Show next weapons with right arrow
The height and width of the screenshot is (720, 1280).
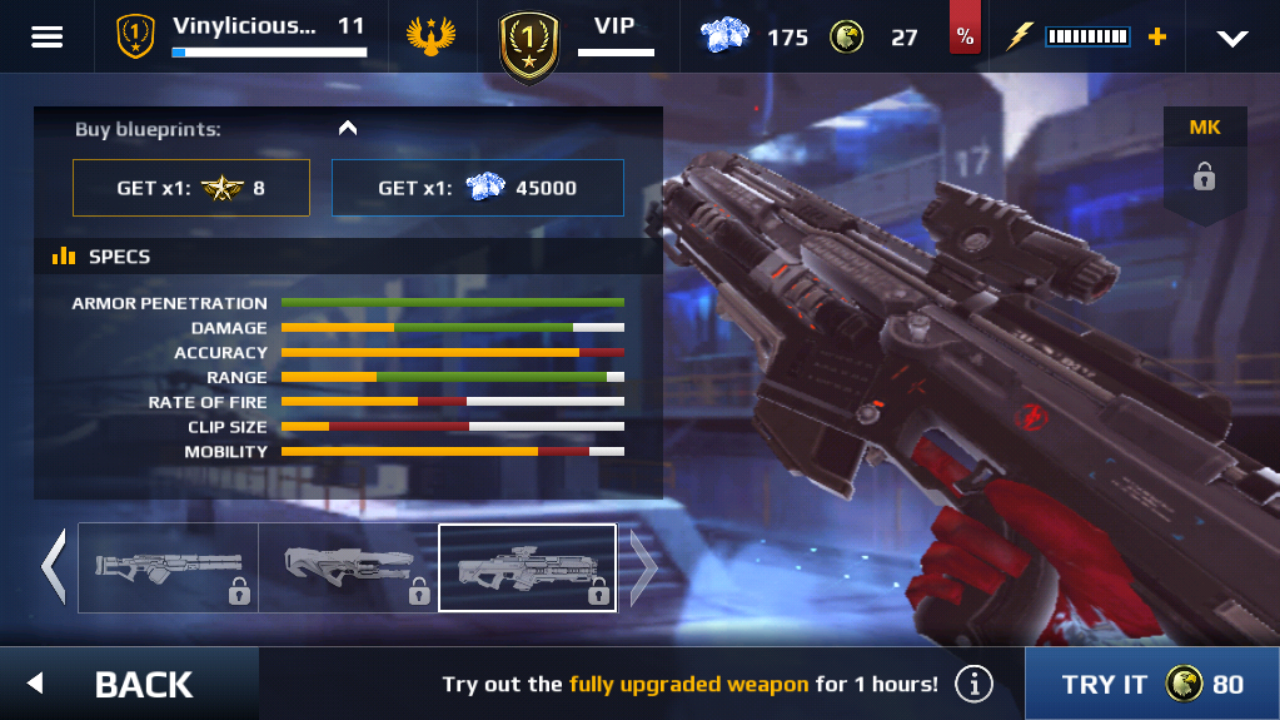(643, 567)
